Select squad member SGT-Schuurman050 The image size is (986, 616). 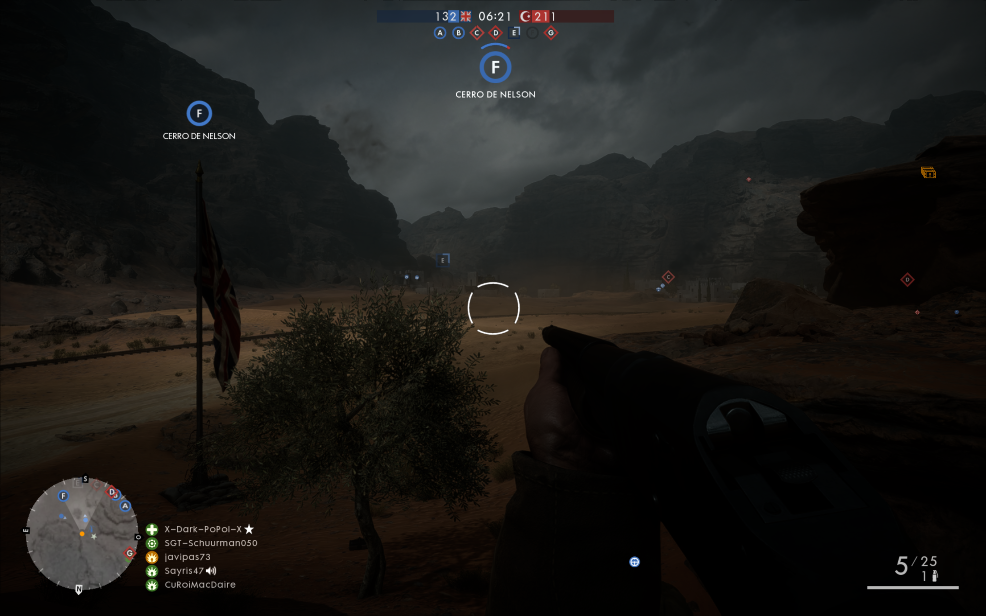pos(210,543)
